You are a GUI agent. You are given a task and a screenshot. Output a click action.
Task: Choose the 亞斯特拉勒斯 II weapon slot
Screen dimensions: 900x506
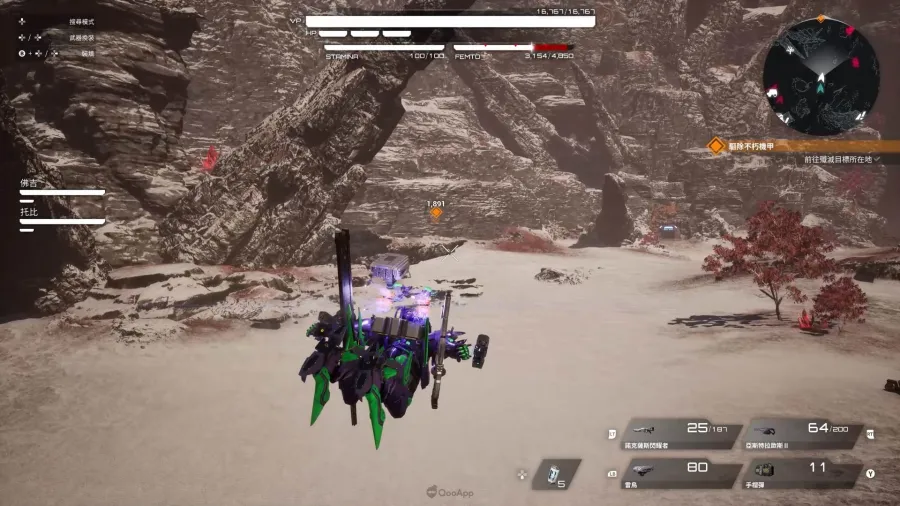pyautogui.click(x=804, y=433)
